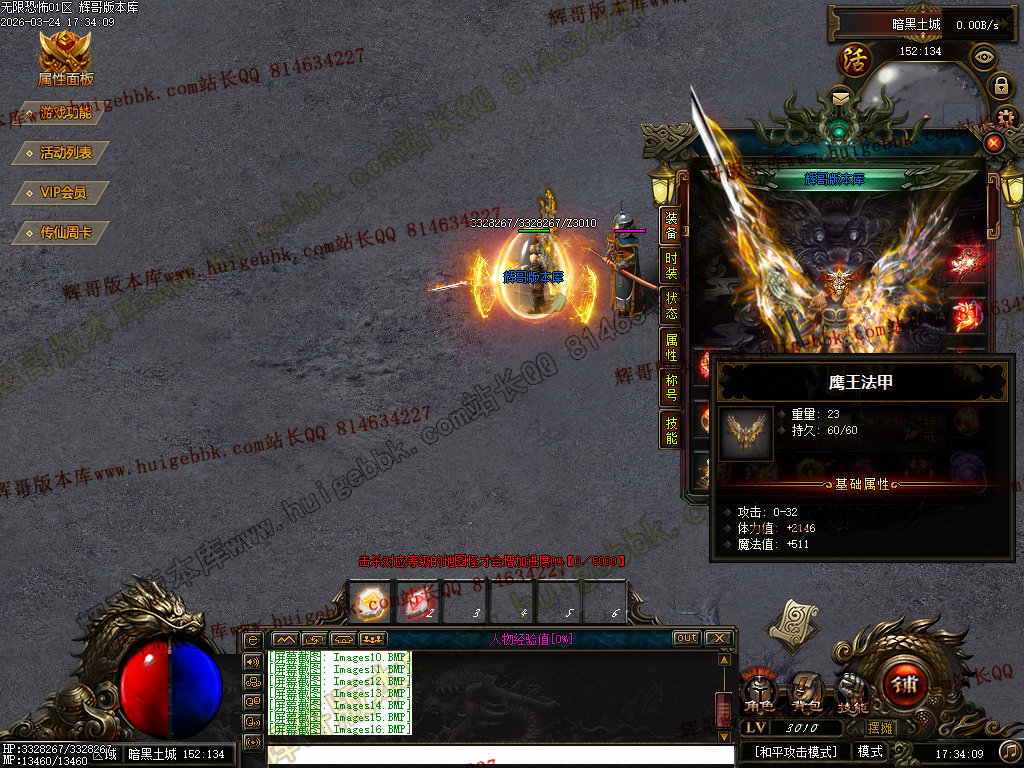The image size is (1024, 768).
Task: Switch to the 技能 skills tab in panel
Action: (671, 429)
